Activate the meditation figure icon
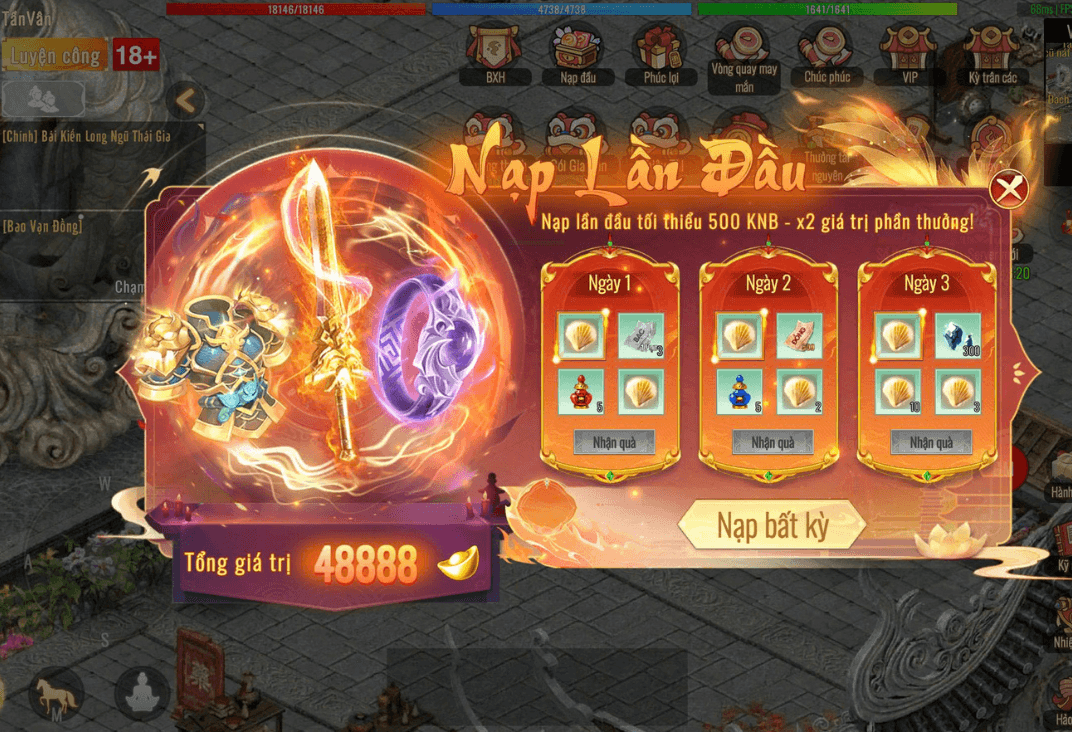 pyautogui.click(x=141, y=691)
